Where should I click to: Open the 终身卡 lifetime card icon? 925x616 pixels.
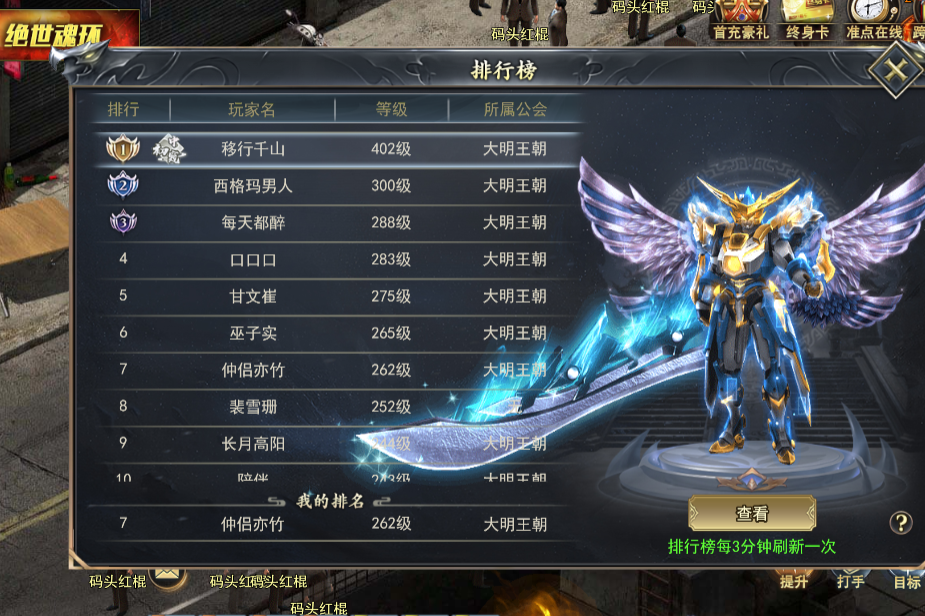click(807, 19)
